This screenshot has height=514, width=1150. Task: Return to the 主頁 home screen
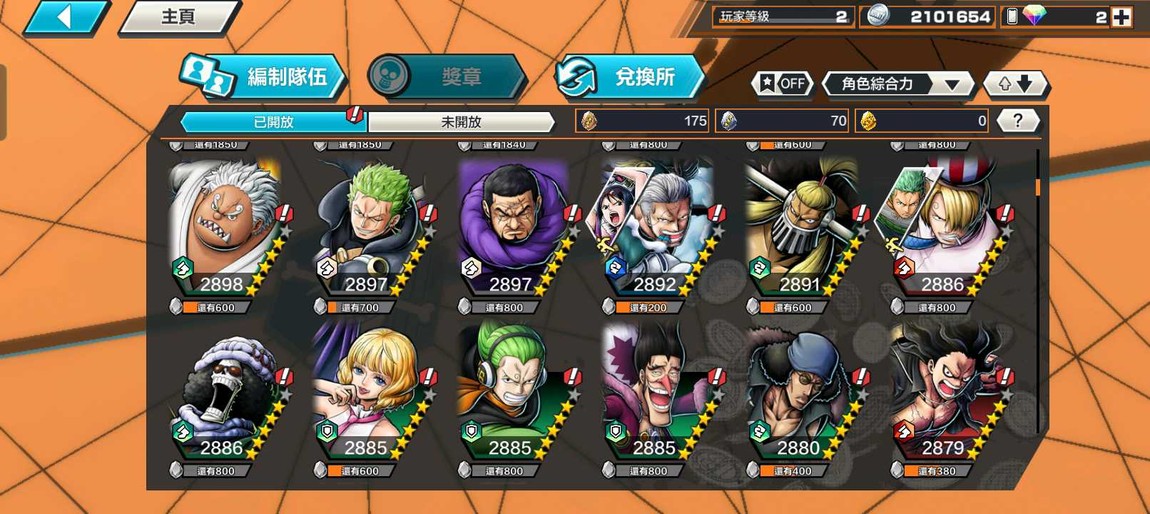pos(179,17)
